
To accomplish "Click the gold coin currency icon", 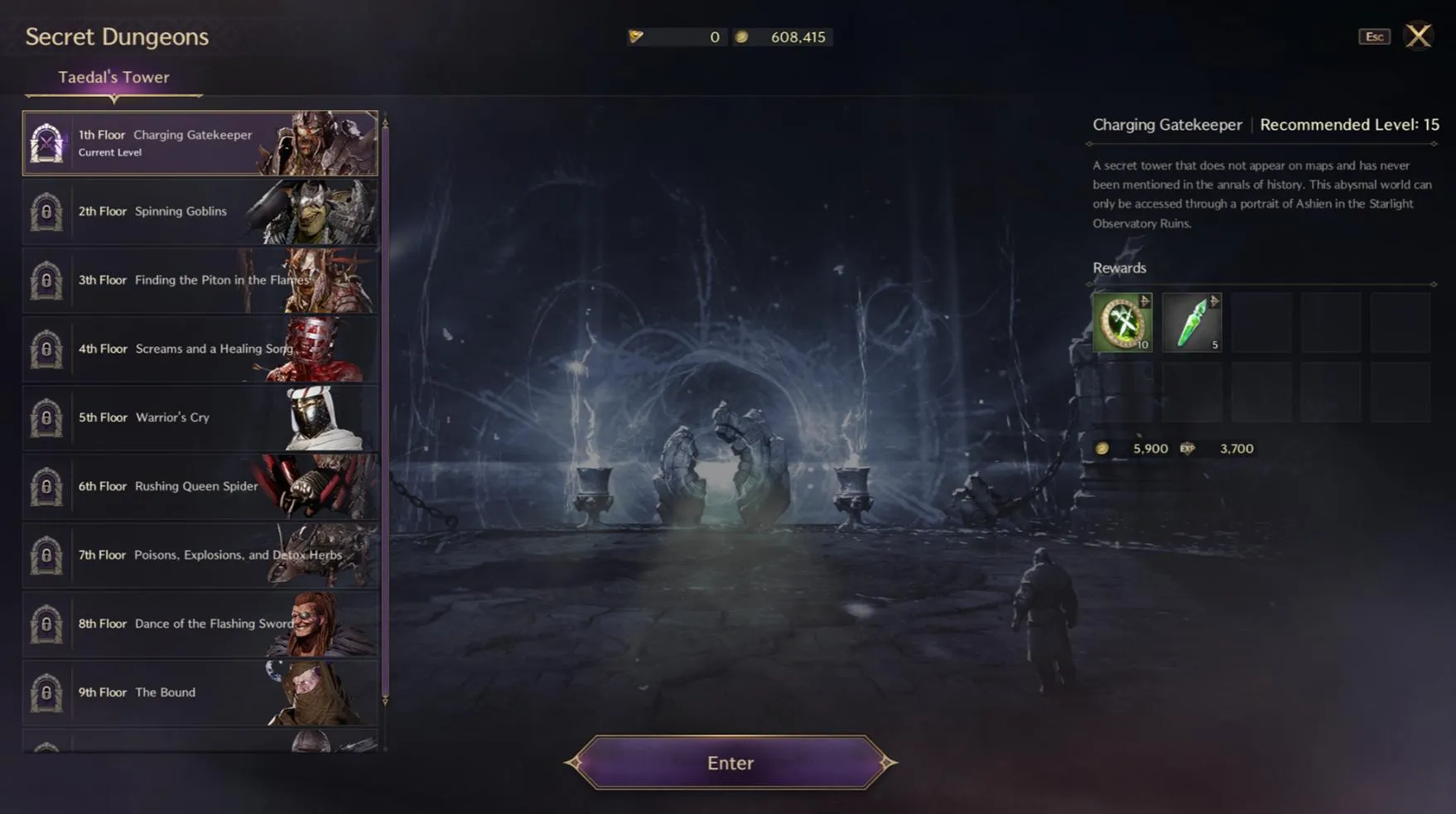I will 742,36.
